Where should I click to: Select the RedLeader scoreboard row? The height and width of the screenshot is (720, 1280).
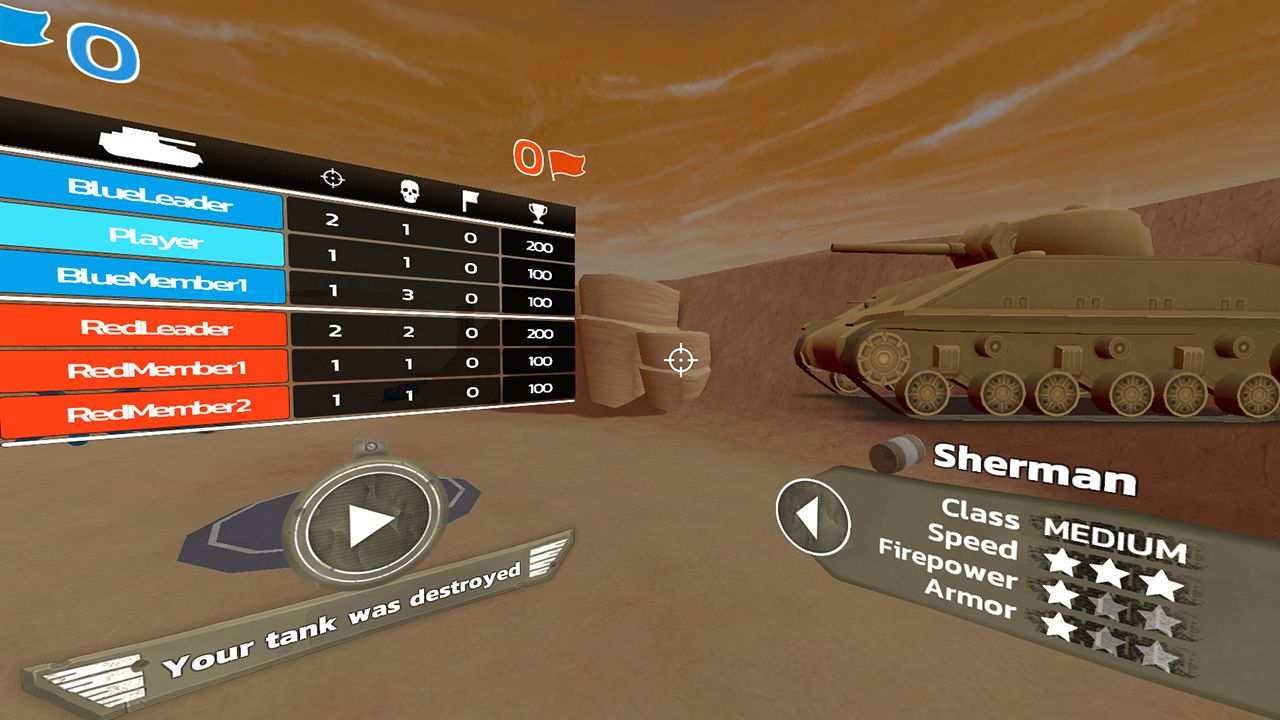155,329
